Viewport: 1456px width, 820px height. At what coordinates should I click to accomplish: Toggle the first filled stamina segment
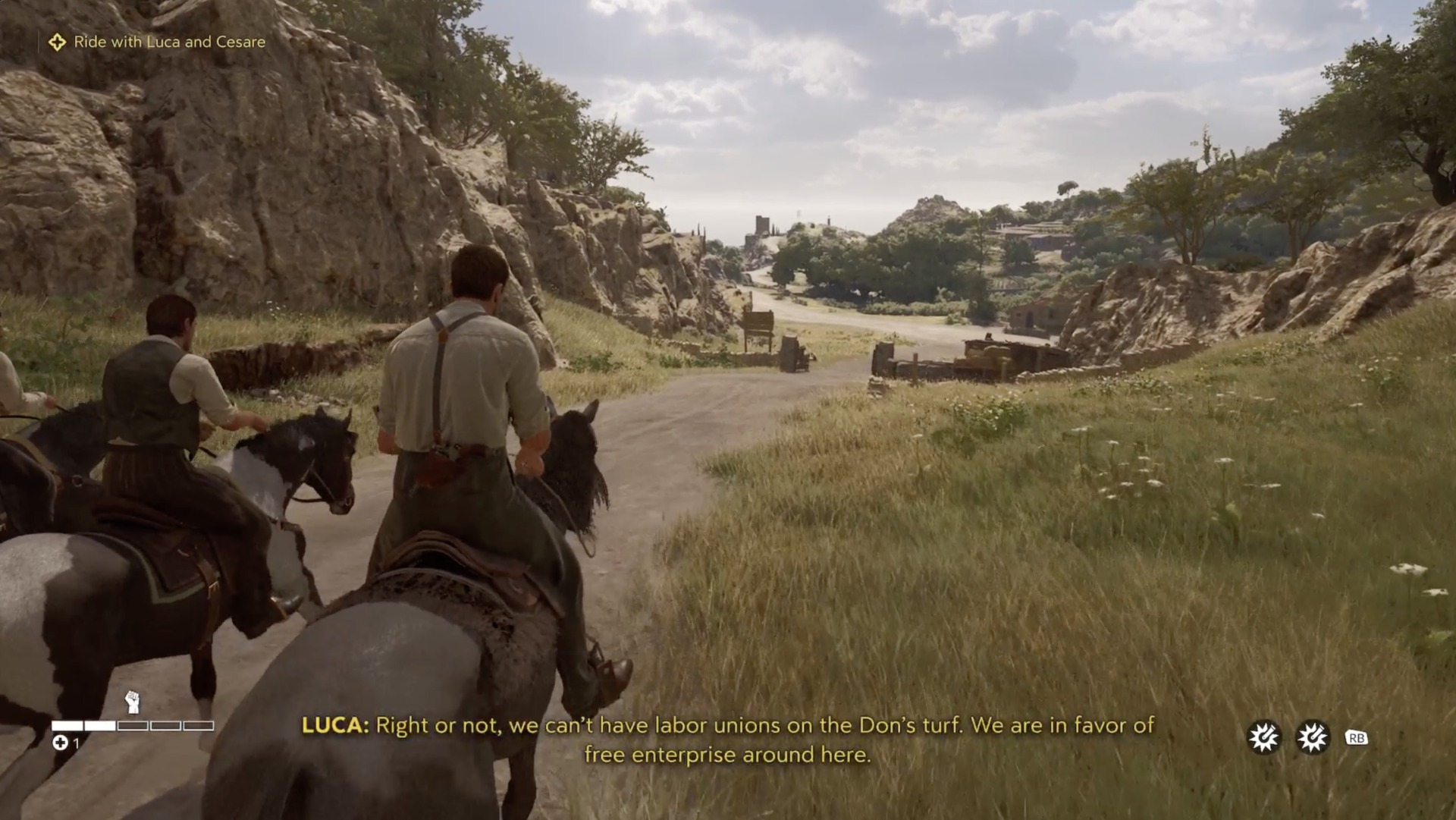(x=67, y=726)
